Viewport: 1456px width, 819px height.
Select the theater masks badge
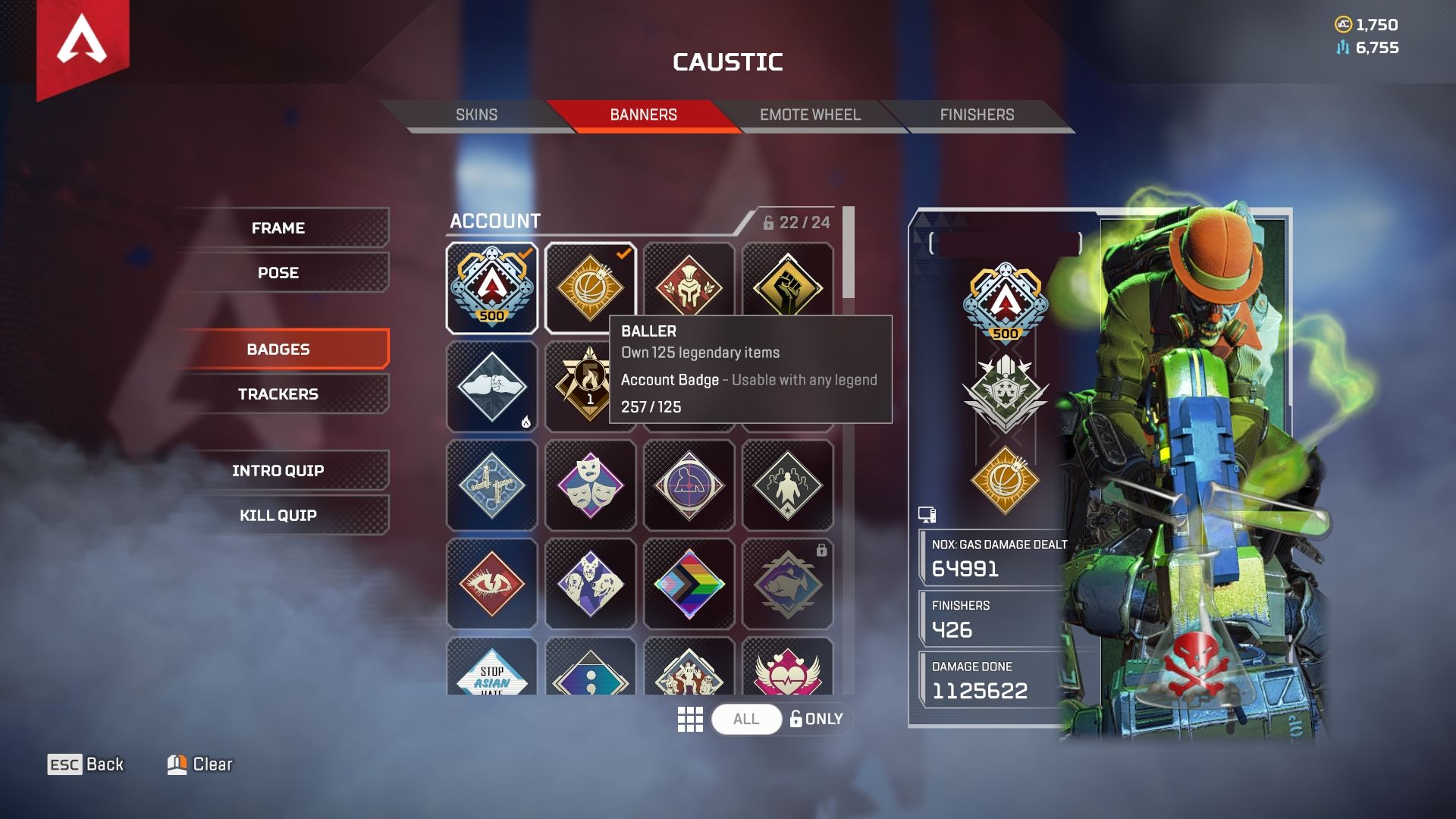590,485
